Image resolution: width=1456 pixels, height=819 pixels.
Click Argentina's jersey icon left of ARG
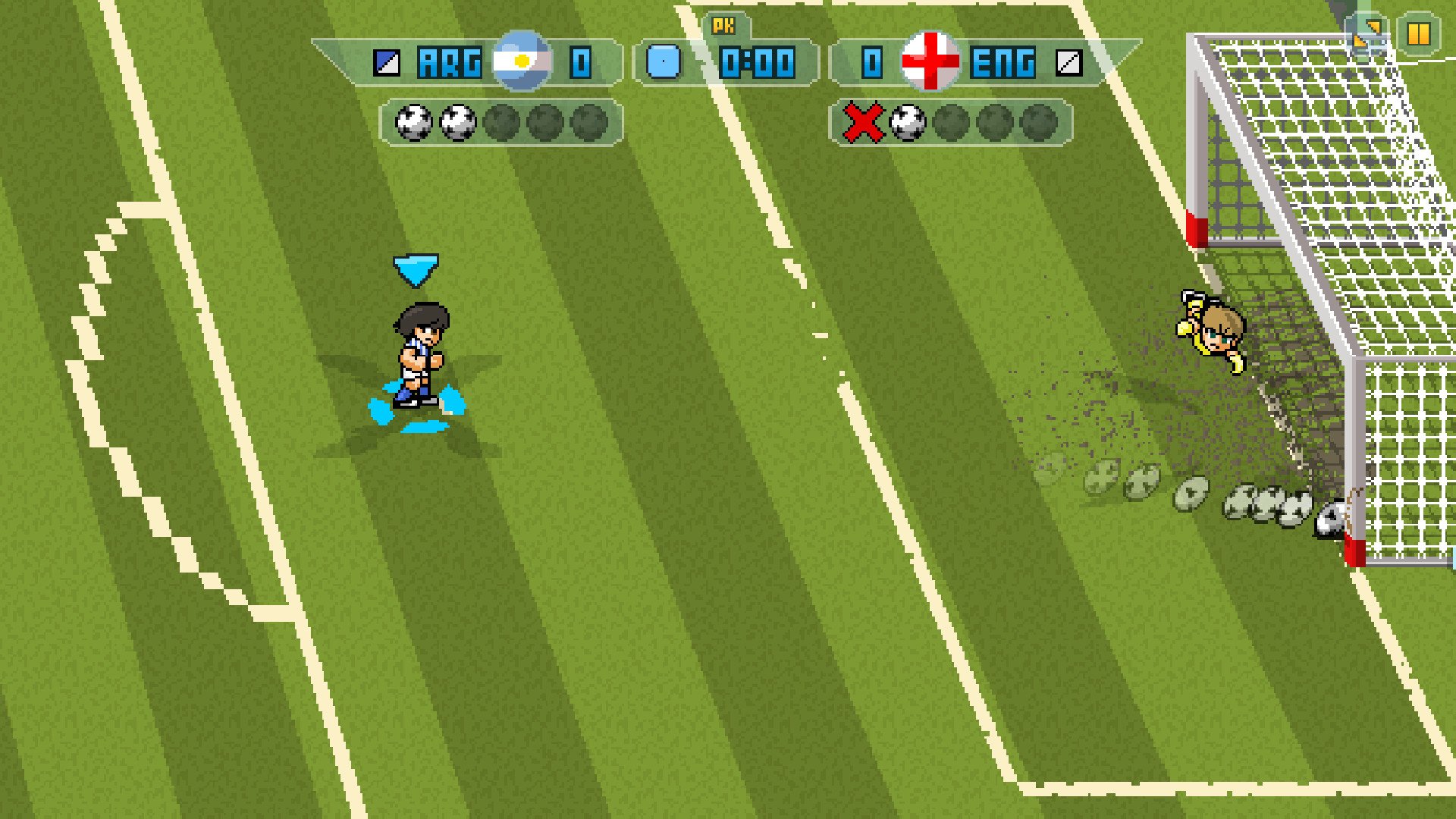388,64
